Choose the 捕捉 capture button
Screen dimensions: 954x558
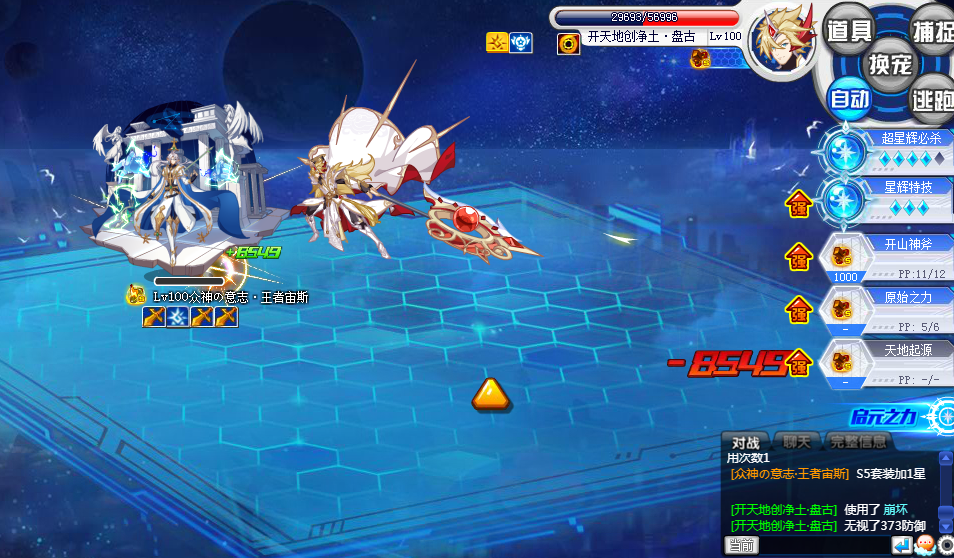[x=932, y=30]
